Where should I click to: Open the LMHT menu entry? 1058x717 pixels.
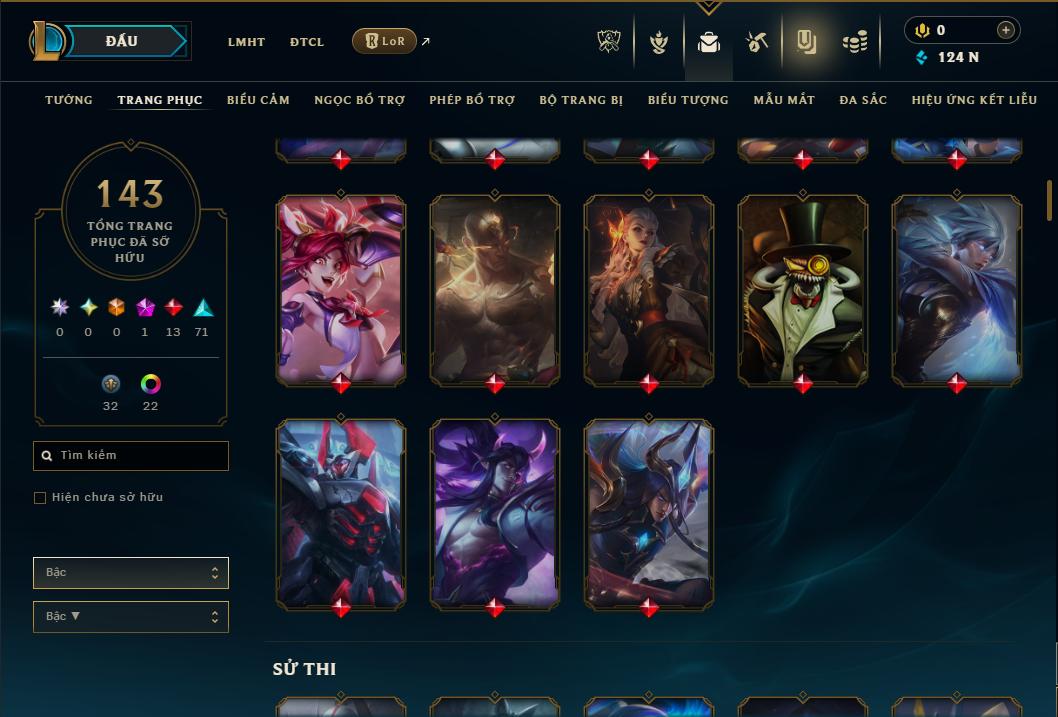click(246, 42)
